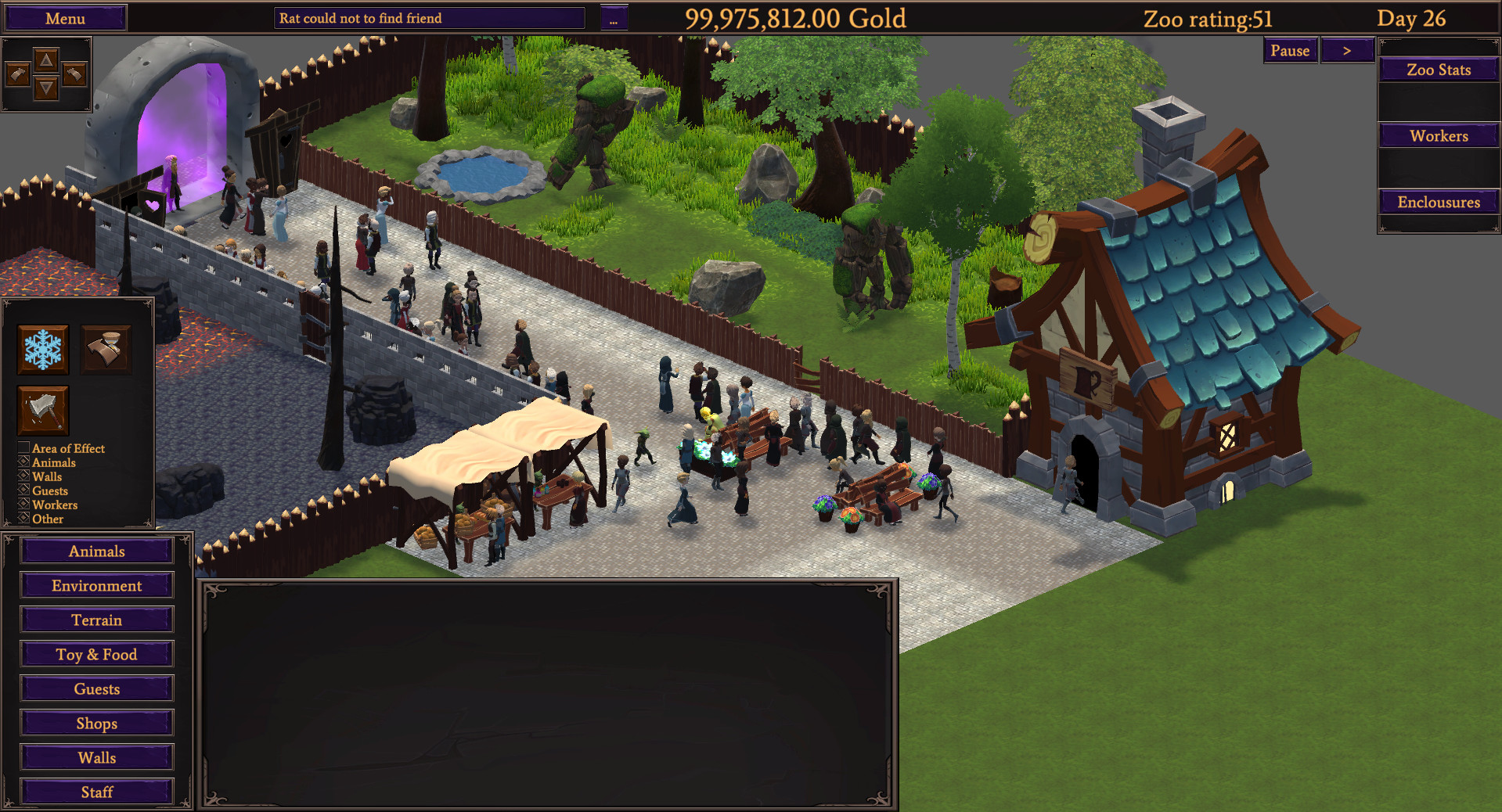Screen dimensions: 1502x812
Task: Open the Shops build category
Action: pos(96,723)
